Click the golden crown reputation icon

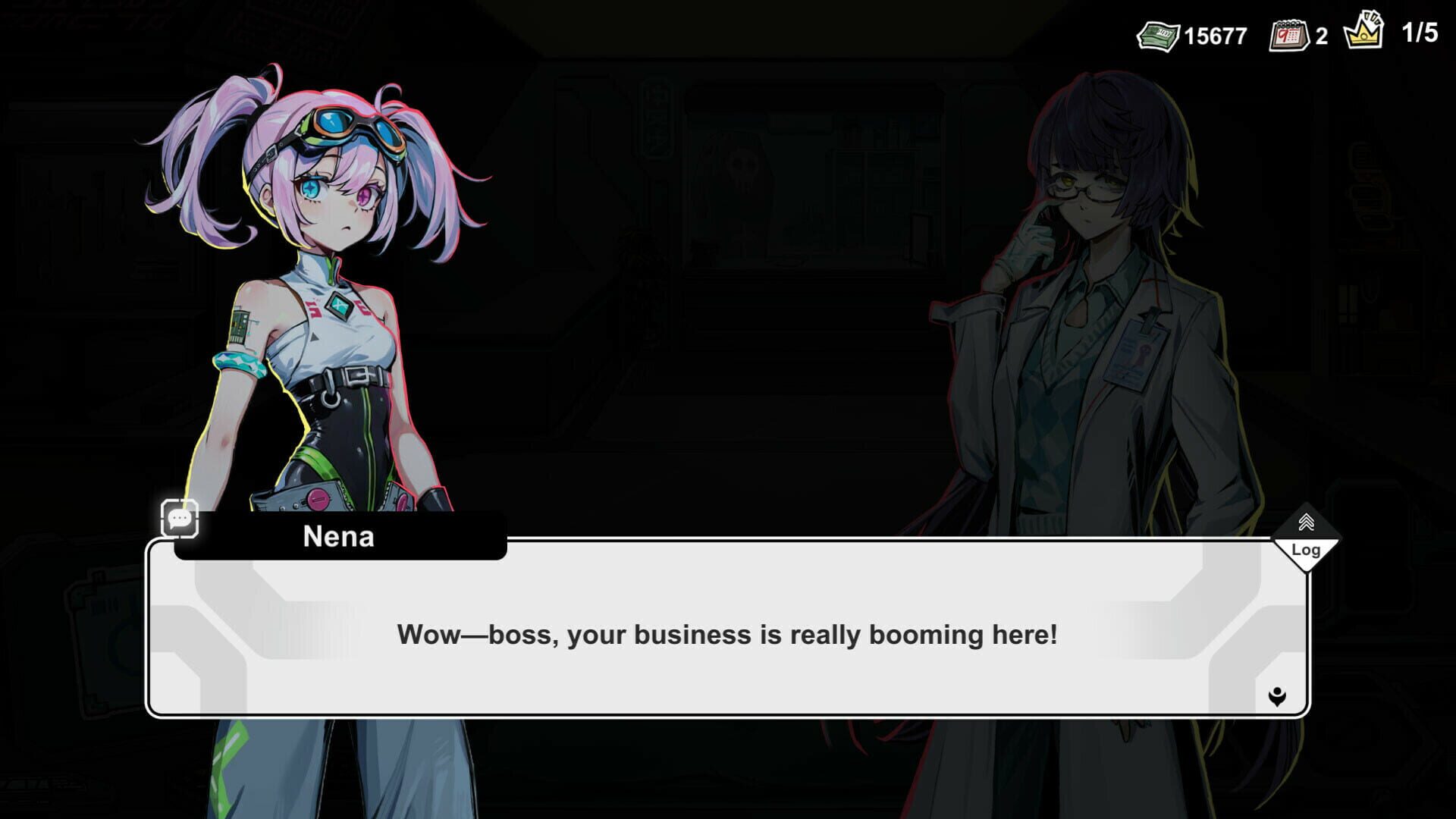tap(1365, 32)
